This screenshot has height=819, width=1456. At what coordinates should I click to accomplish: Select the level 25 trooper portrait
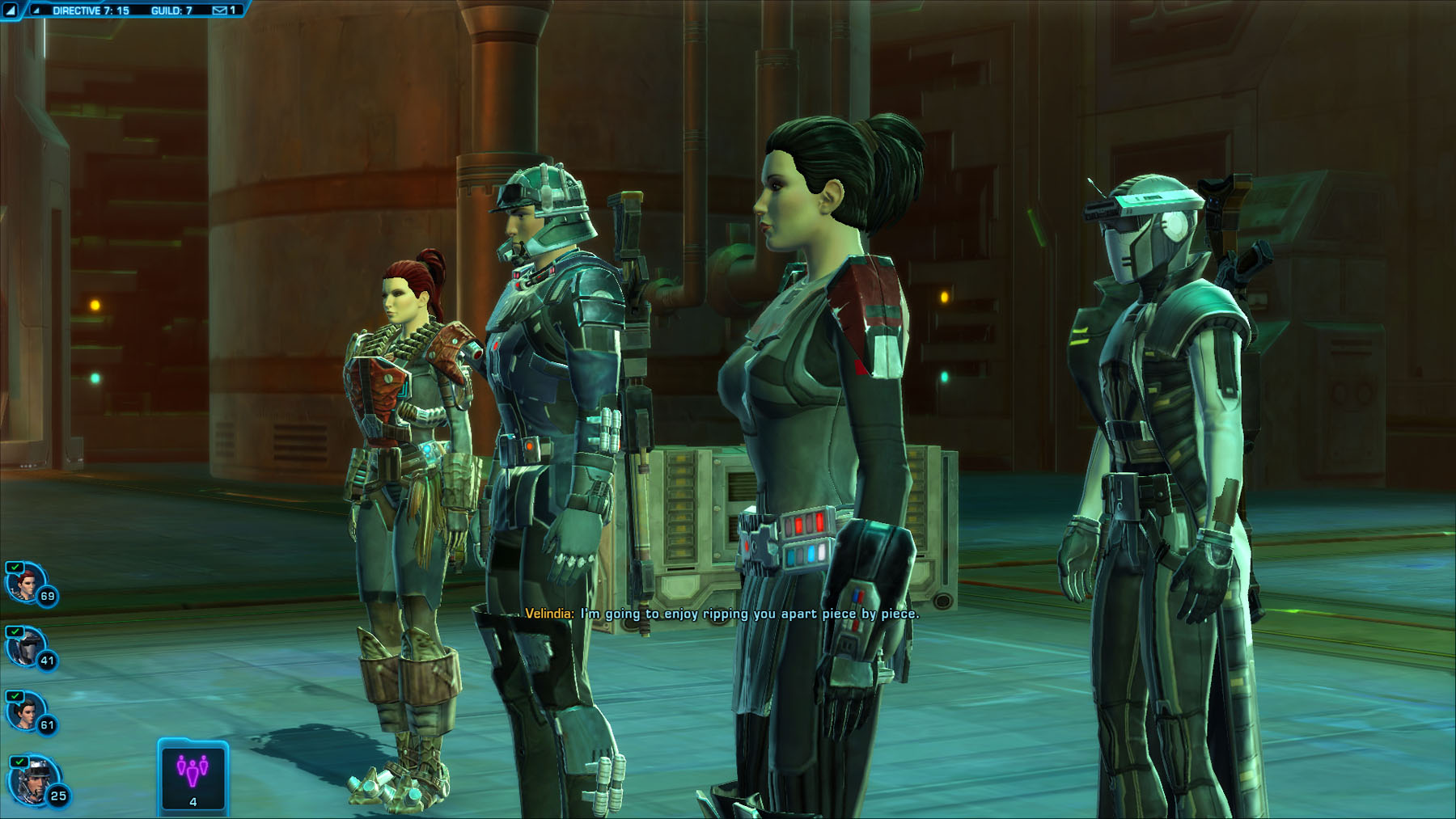coord(31,781)
